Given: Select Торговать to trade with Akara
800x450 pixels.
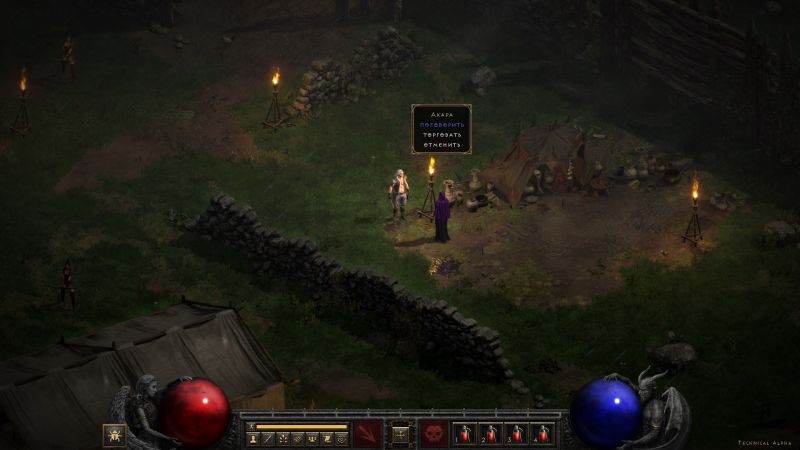Looking at the screenshot, I should (441, 134).
